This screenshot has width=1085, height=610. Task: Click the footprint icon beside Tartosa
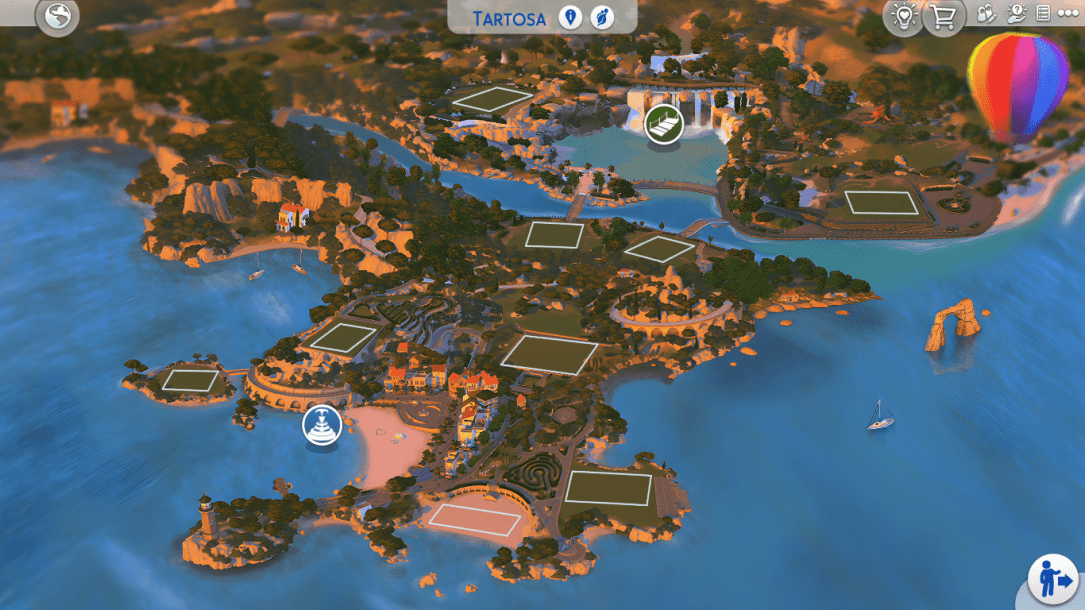pyautogui.click(x=600, y=18)
